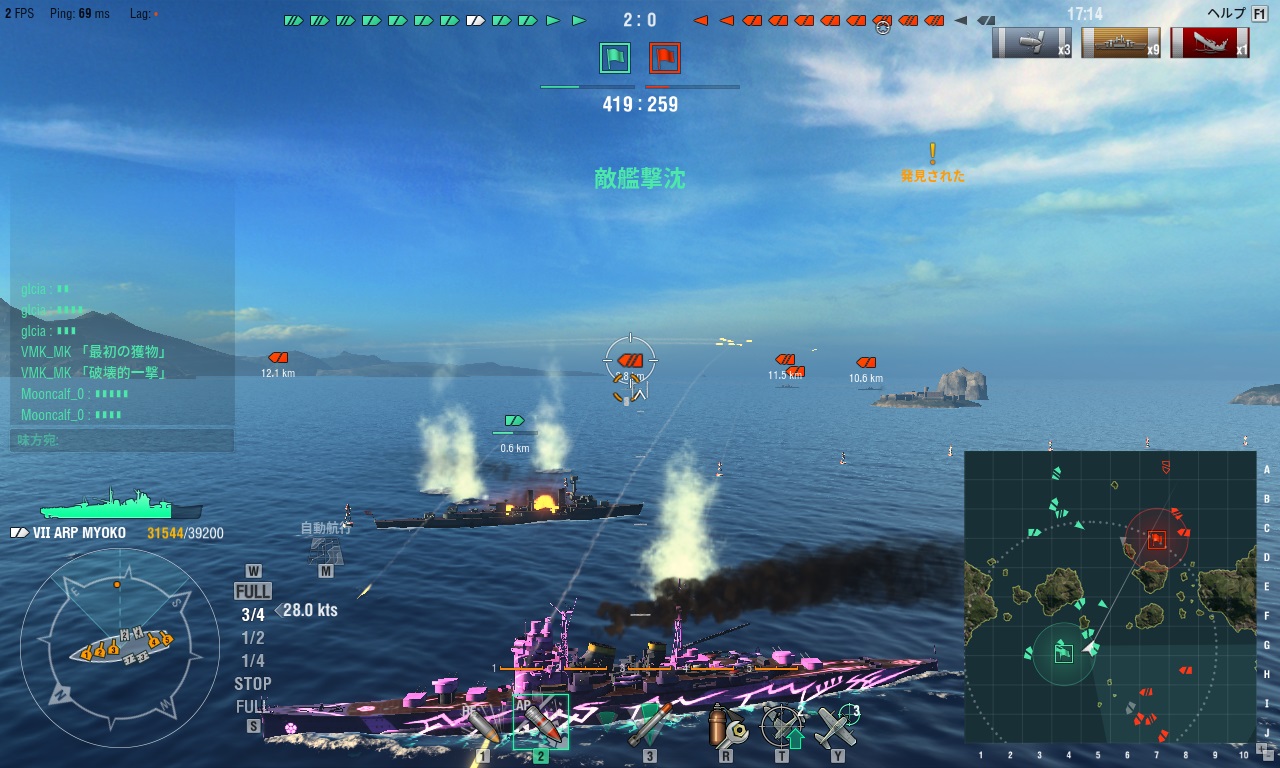1280x768 pixels.
Task: Switch to AP shell ammunition
Action: coord(540,723)
